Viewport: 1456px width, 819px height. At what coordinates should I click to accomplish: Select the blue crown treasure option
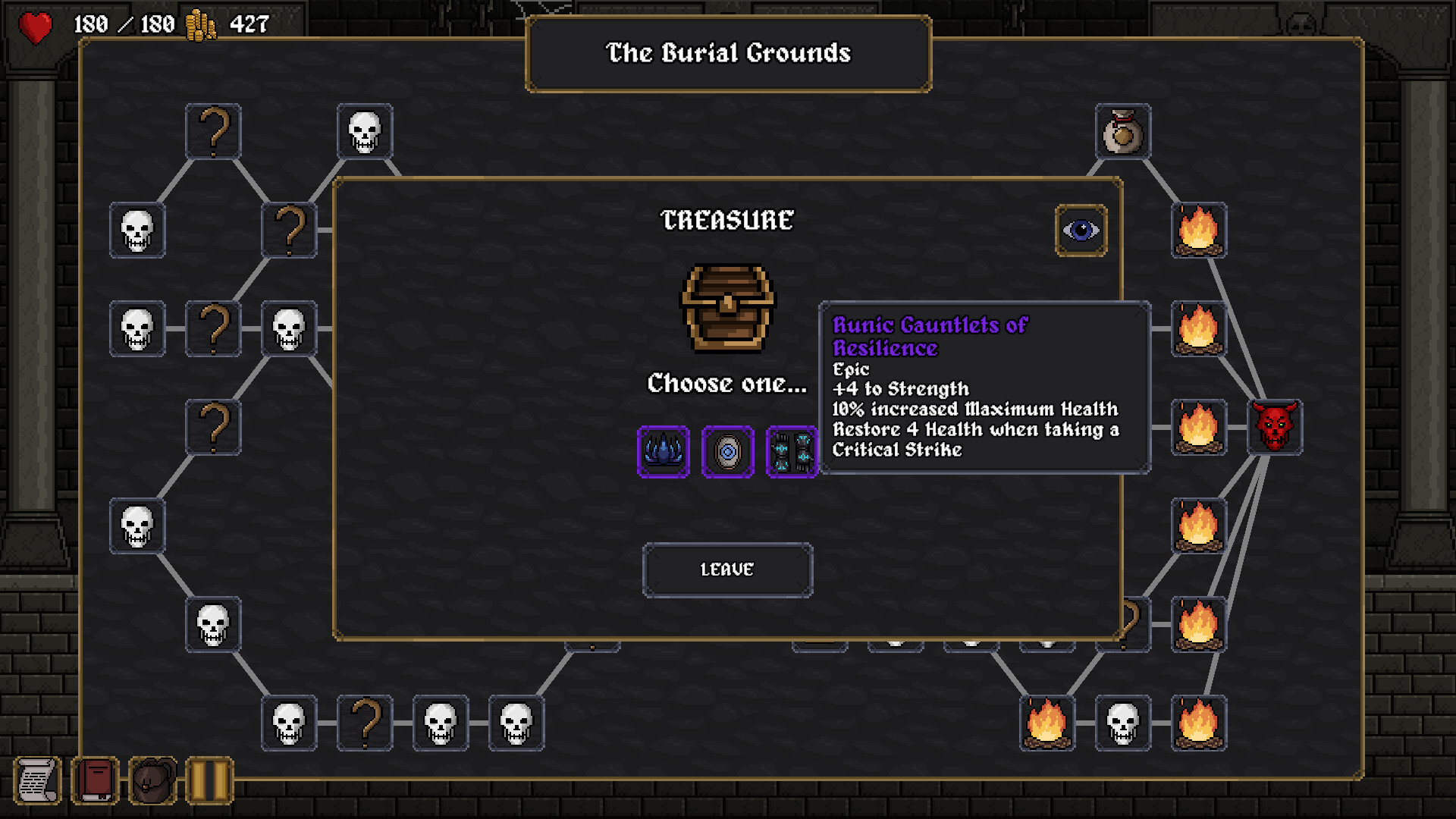[662, 453]
